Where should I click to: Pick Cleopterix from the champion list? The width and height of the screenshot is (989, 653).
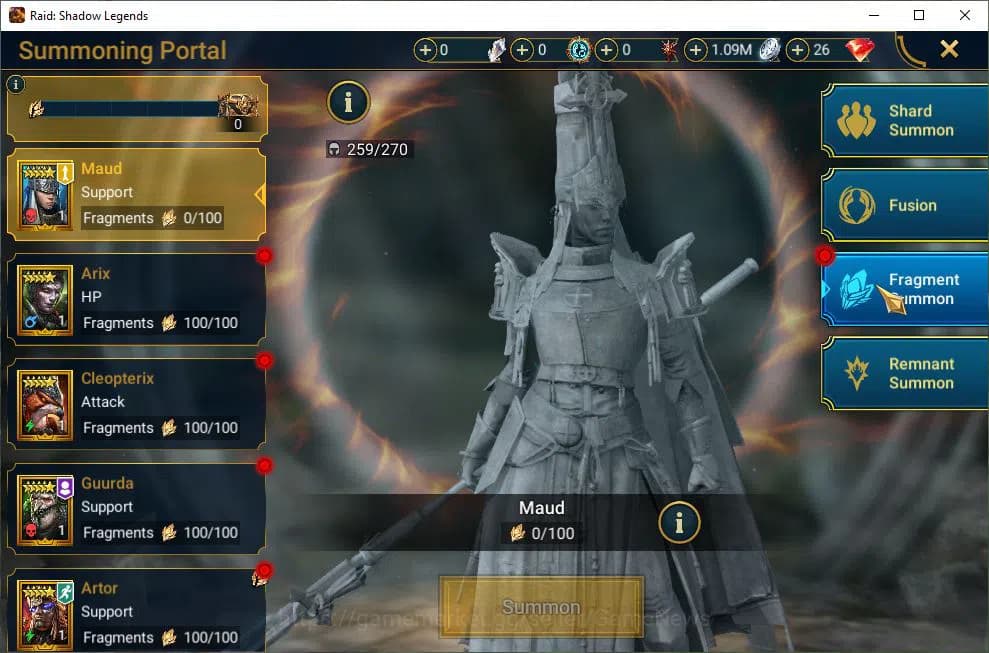[x=137, y=403]
